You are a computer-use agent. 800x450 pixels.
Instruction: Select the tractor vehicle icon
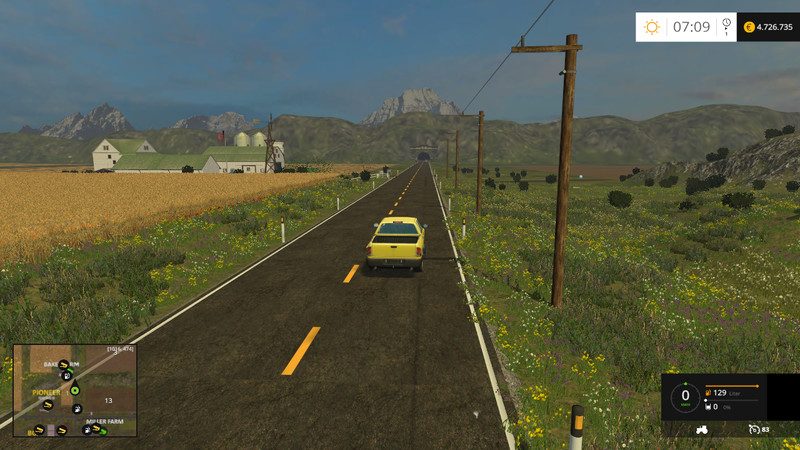[703, 429]
